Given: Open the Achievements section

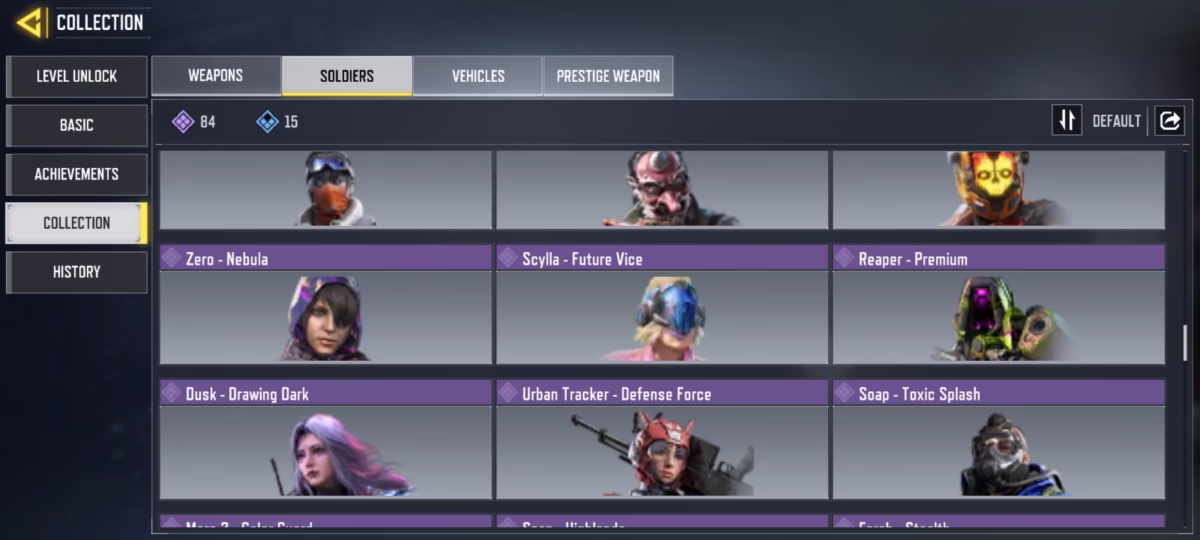Looking at the screenshot, I should click(x=77, y=174).
